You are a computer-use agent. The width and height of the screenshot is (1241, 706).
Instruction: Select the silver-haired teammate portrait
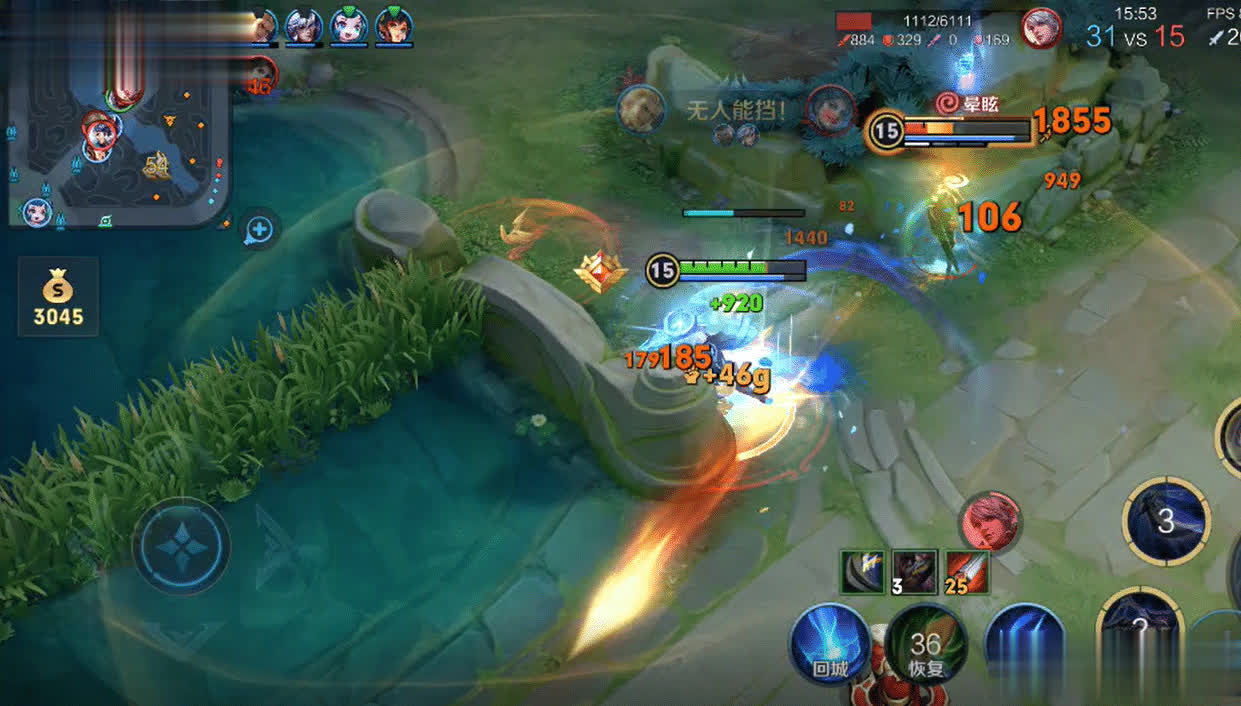point(303,26)
